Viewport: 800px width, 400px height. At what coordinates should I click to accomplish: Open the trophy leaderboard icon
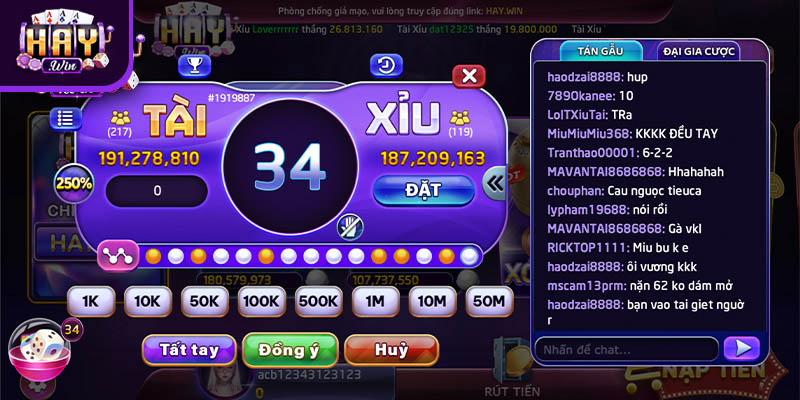click(194, 66)
